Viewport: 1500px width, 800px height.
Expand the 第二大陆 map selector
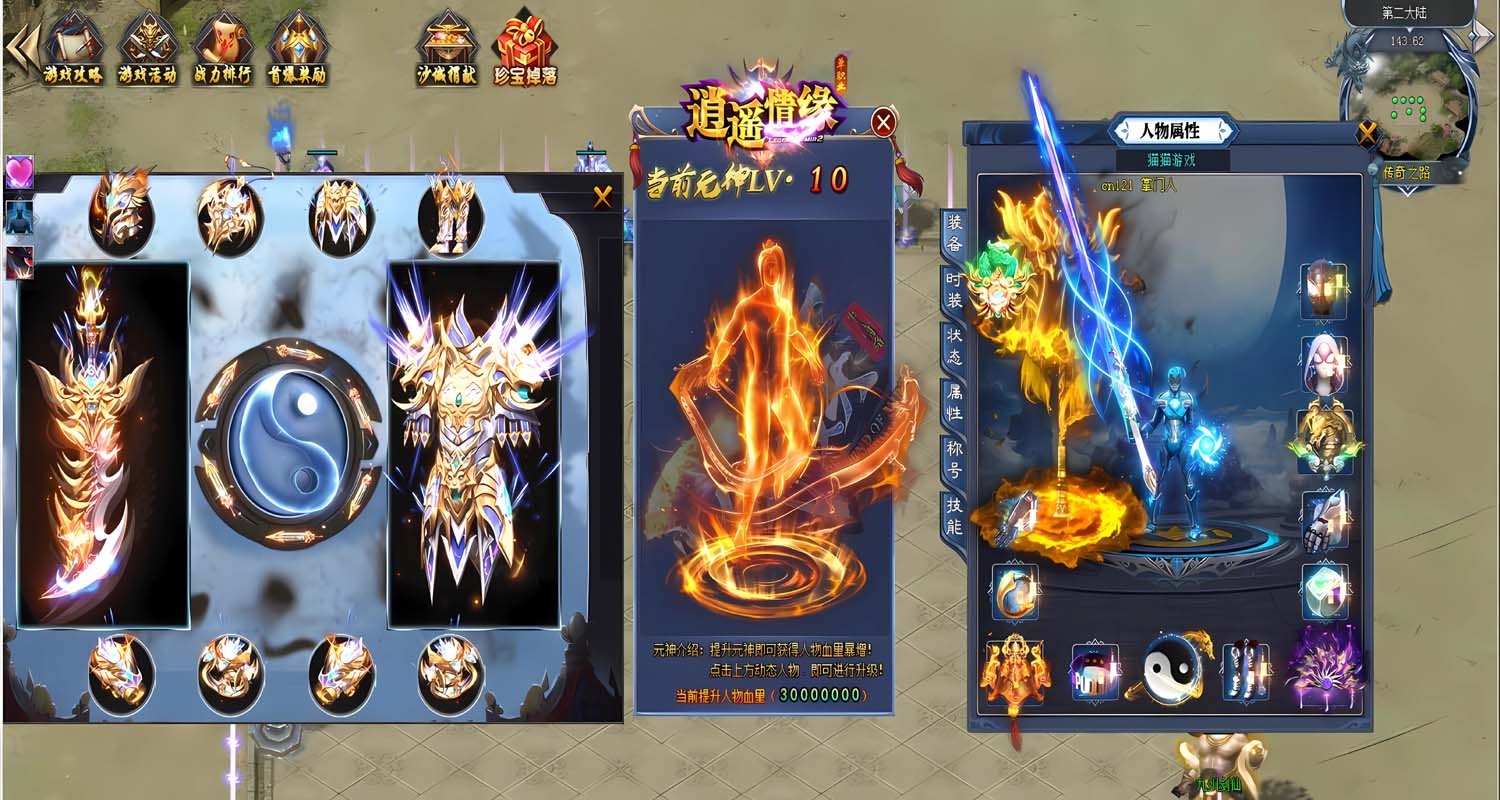point(1406,13)
